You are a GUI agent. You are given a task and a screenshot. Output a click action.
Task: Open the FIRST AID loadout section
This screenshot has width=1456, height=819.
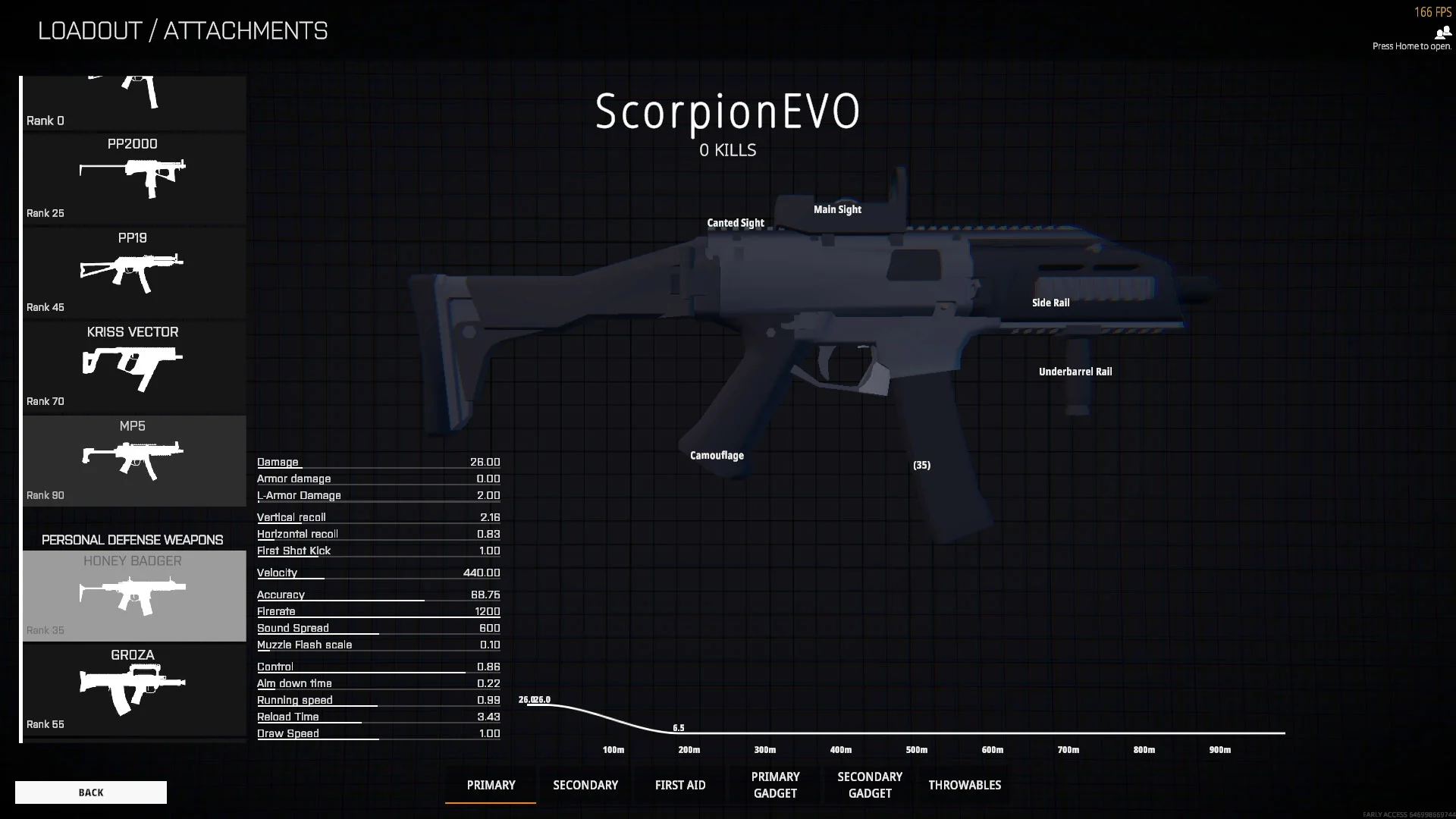[x=679, y=785]
